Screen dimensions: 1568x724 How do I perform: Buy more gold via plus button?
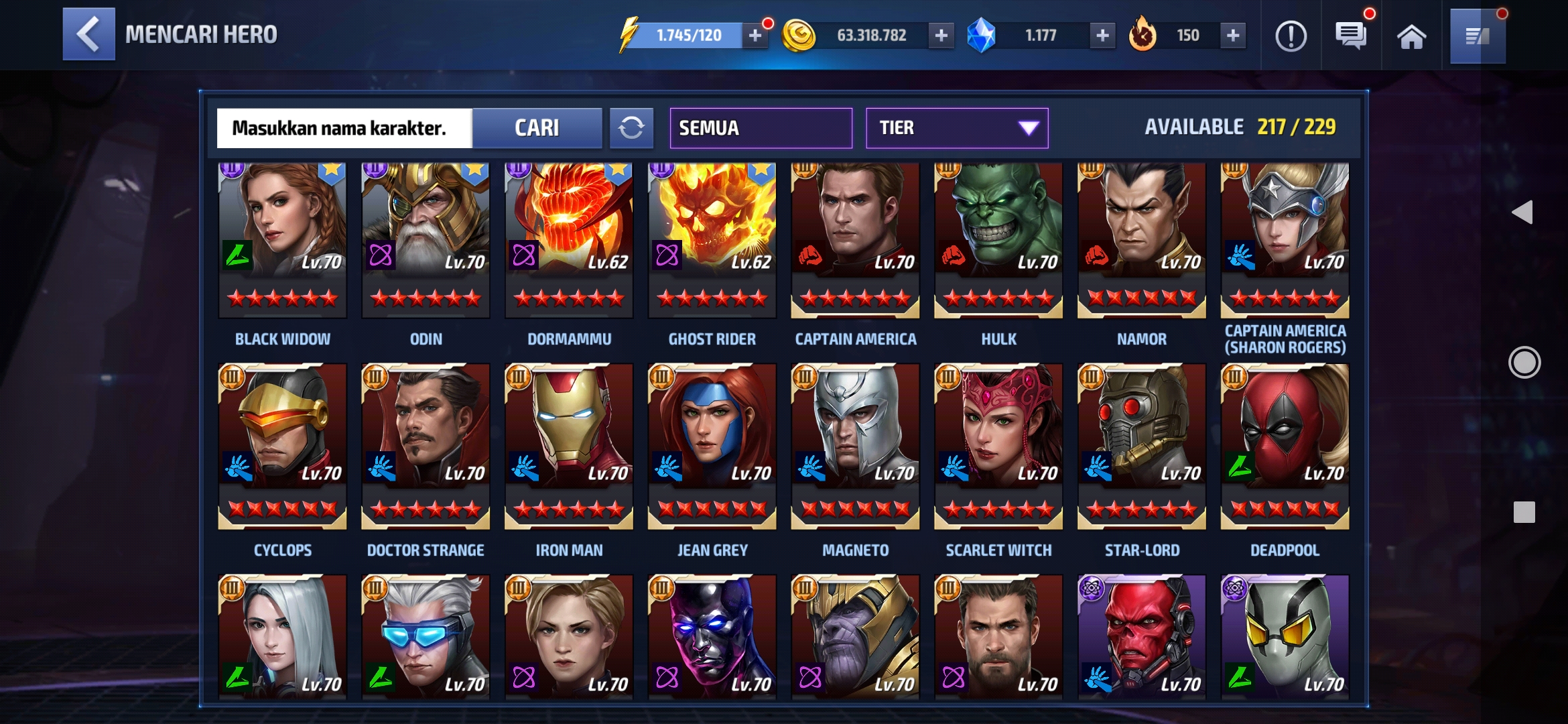tap(941, 36)
